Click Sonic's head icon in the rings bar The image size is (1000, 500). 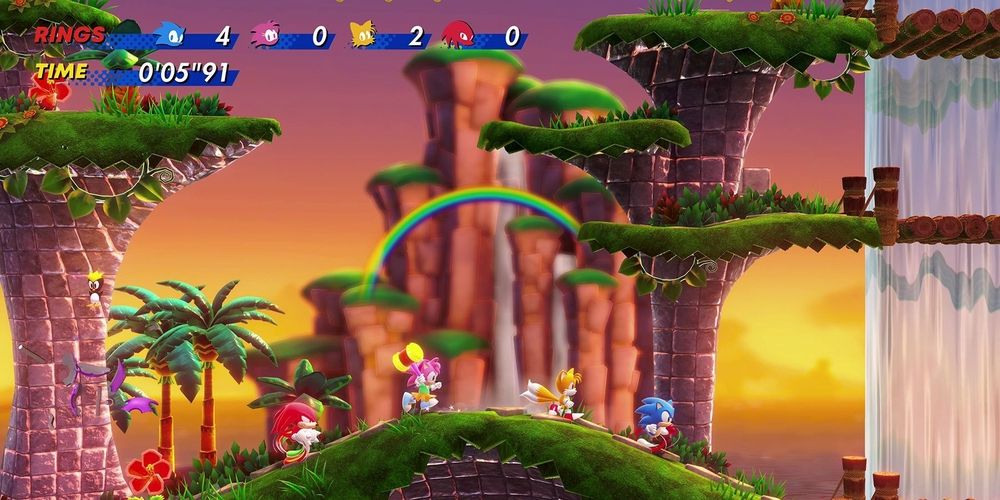tap(170, 35)
